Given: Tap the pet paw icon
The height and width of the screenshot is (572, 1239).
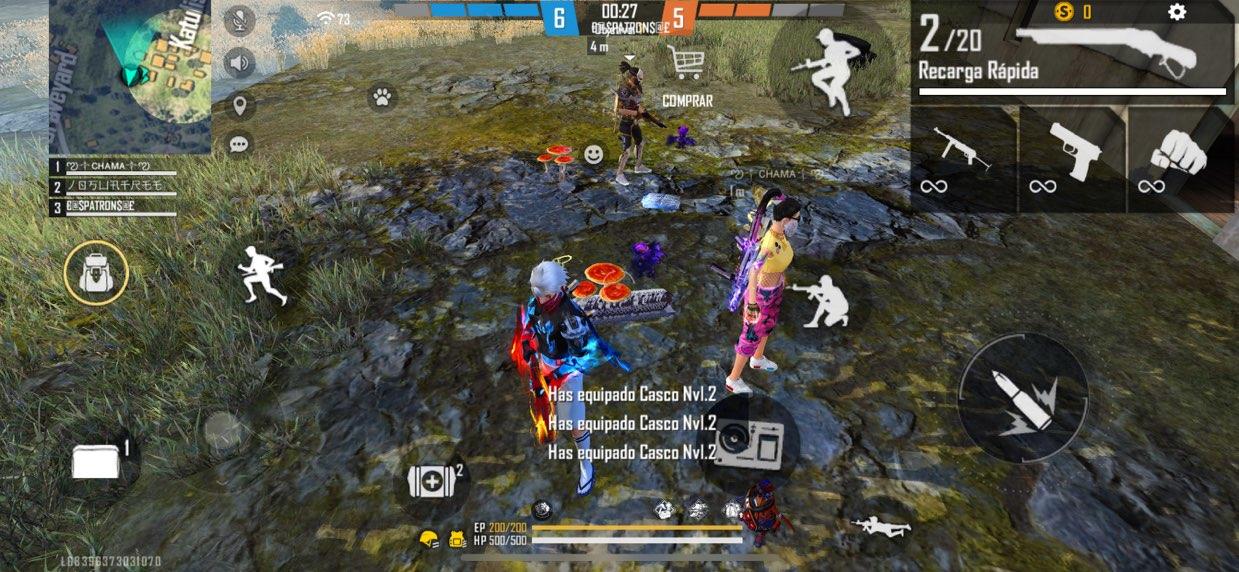Looking at the screenshot, I should coord(381,97).
